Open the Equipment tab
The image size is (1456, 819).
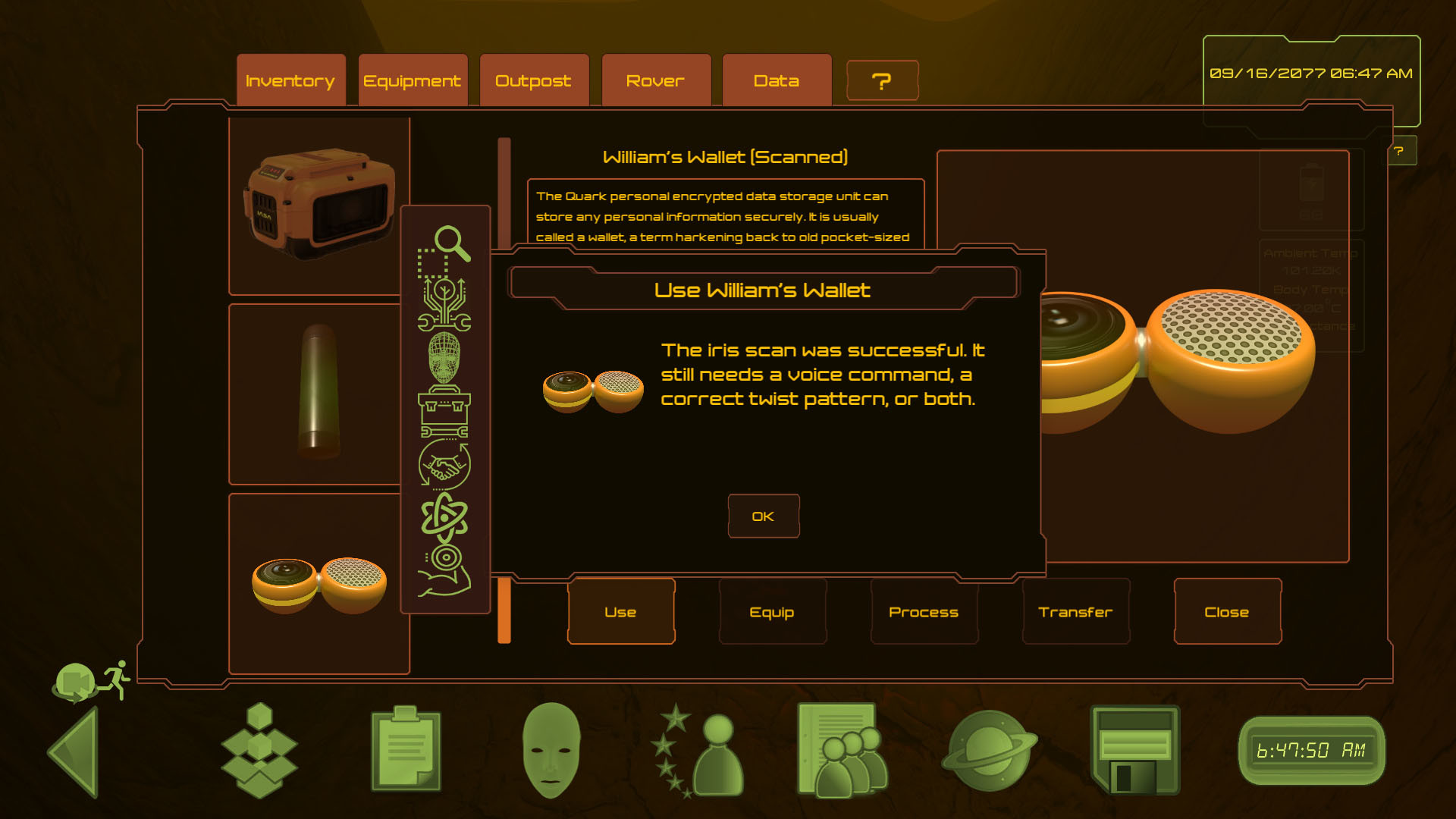[x=412, y=80]
